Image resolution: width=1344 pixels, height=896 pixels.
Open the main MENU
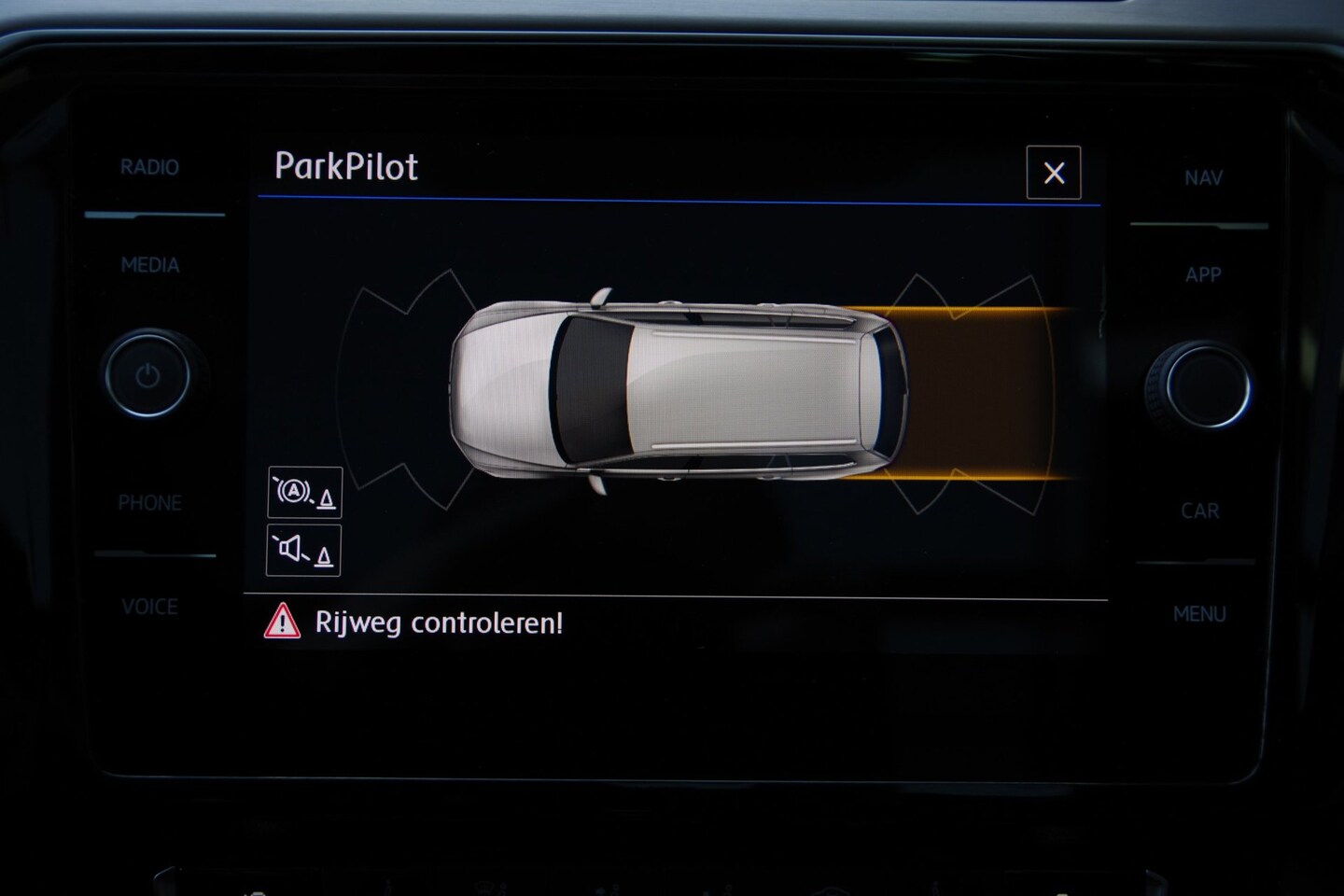point(1200,614)
